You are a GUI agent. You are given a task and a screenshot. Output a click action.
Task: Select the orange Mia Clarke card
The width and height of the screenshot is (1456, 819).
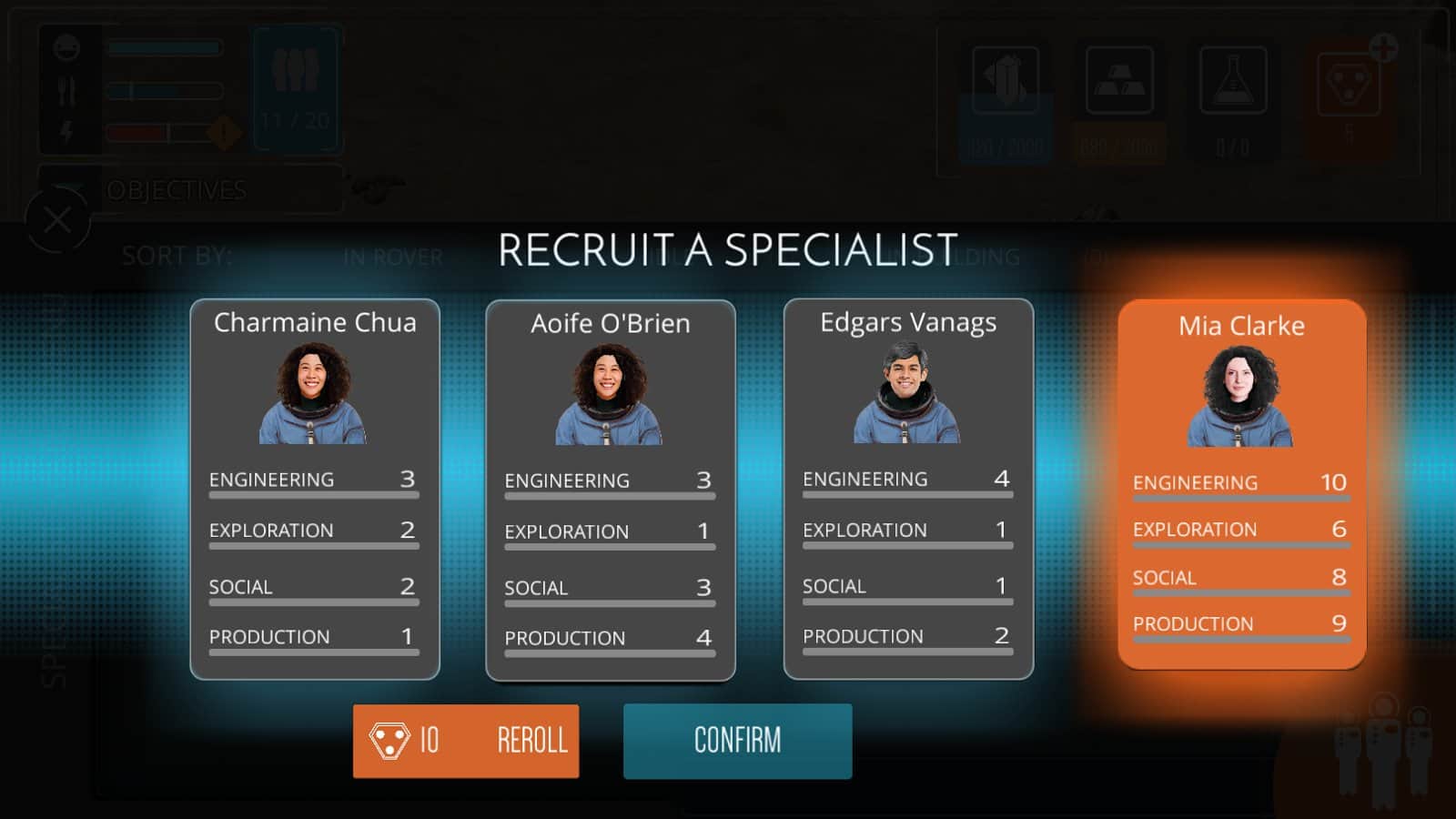tap(1241, 484)
